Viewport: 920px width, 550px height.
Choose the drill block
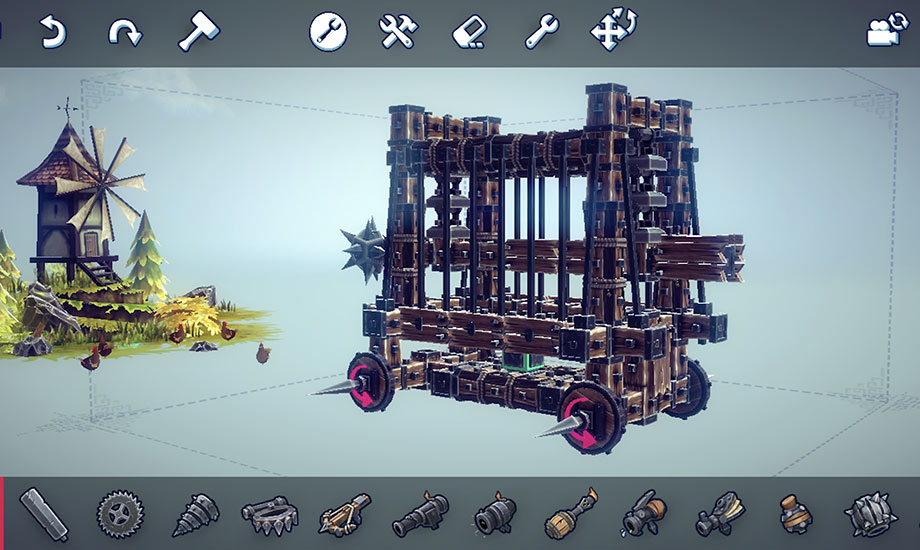[x=195, y=515]
